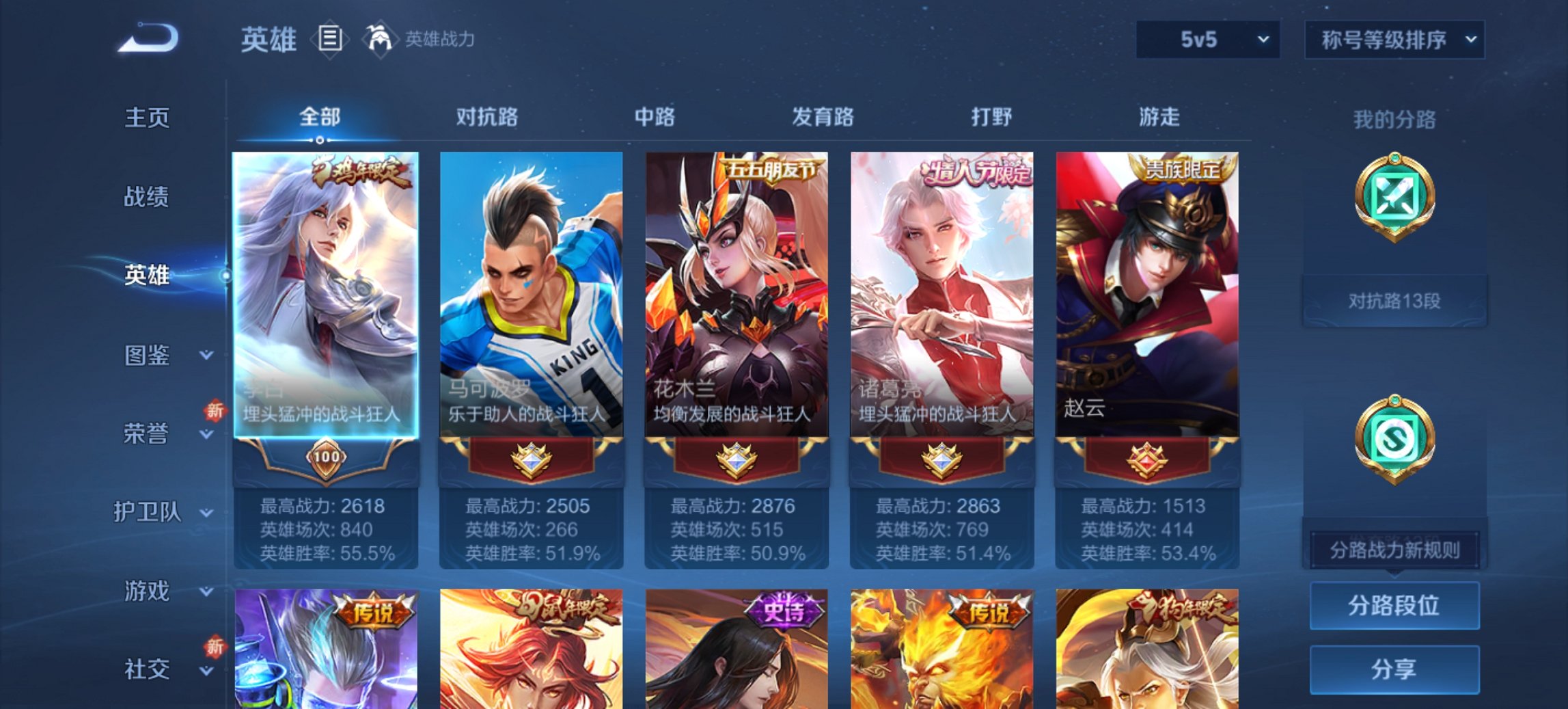Open the hero list icon beside 英雄 title
1568x709 pixels.
pyautogui.click(x=329, y=40)
